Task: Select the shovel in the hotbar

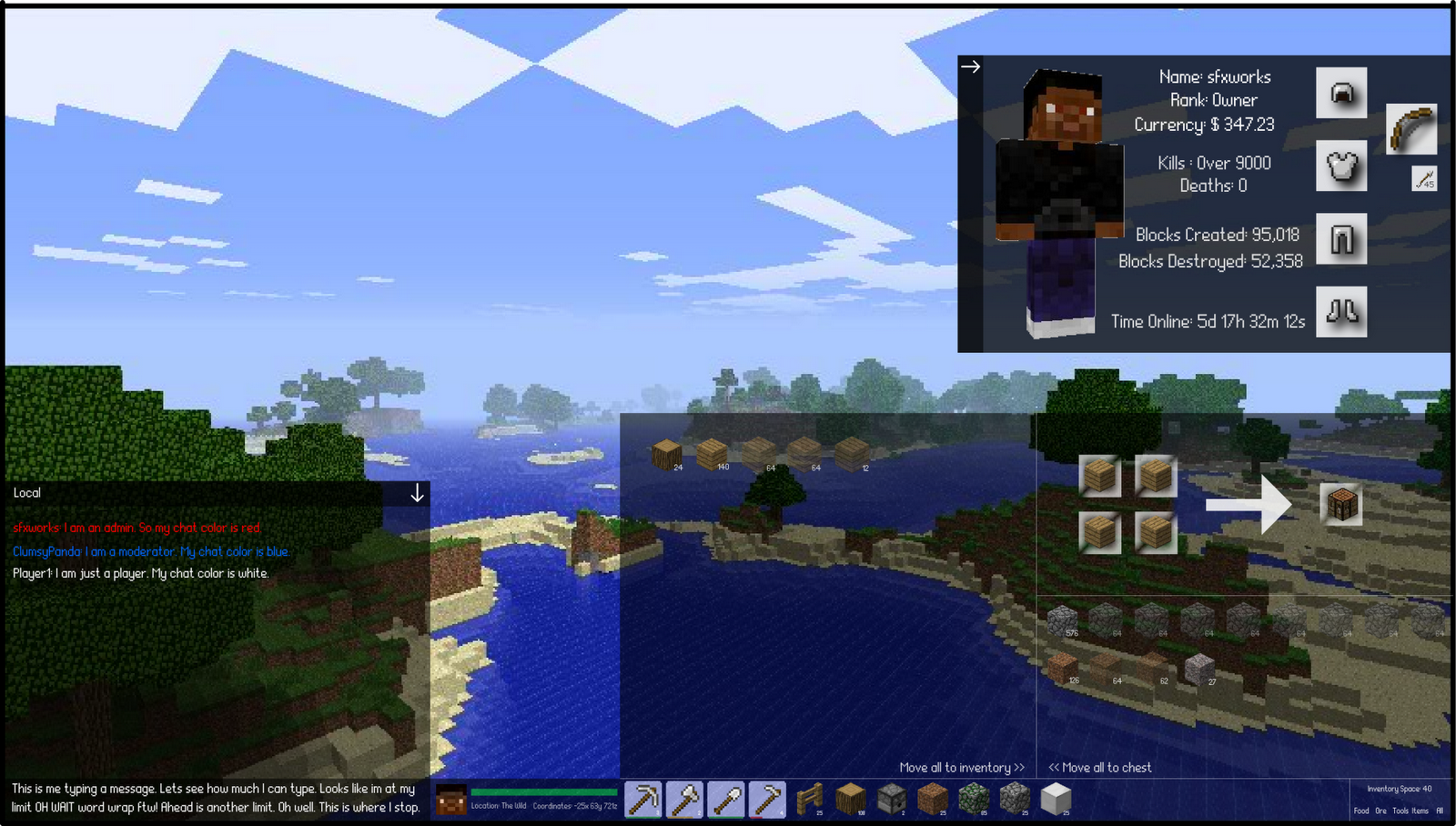Action: pyautogui.click(x=726, y=799)
